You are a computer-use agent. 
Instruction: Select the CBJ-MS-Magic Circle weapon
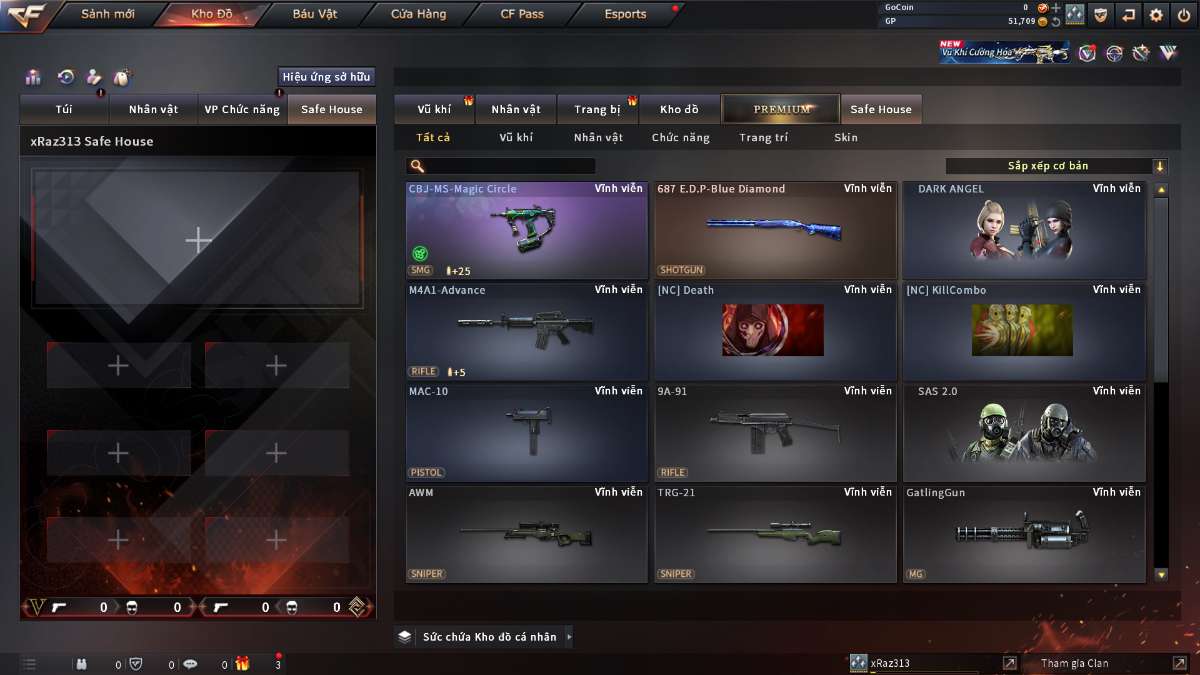[527, 230]
